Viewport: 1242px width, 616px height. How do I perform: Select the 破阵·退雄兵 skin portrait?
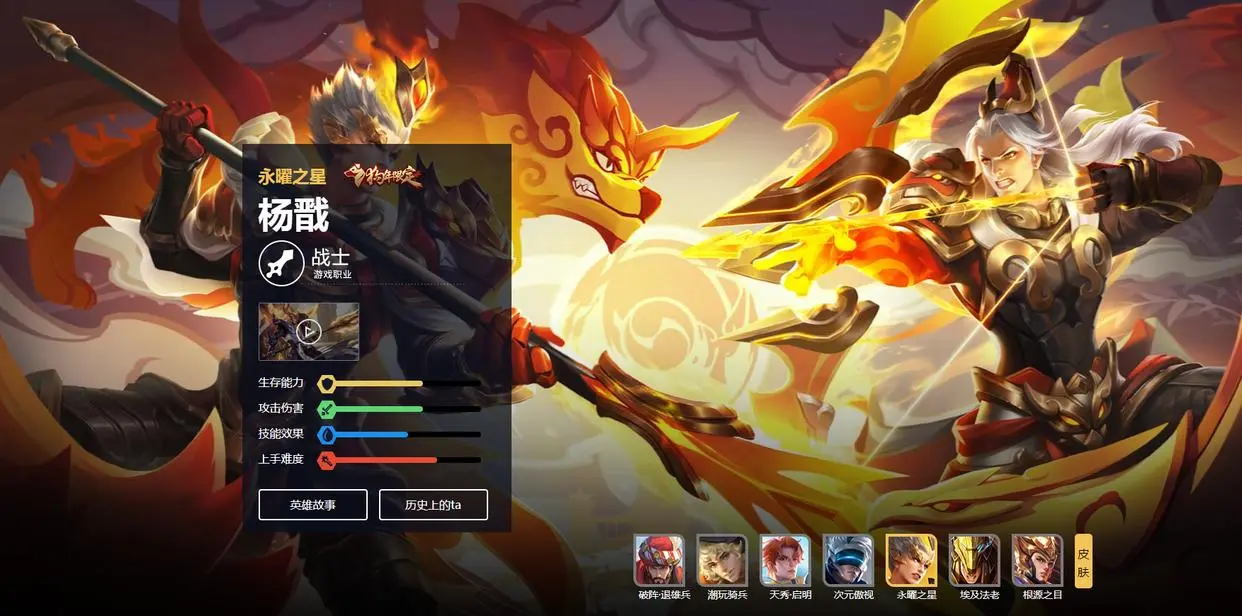tap(660, 560)
